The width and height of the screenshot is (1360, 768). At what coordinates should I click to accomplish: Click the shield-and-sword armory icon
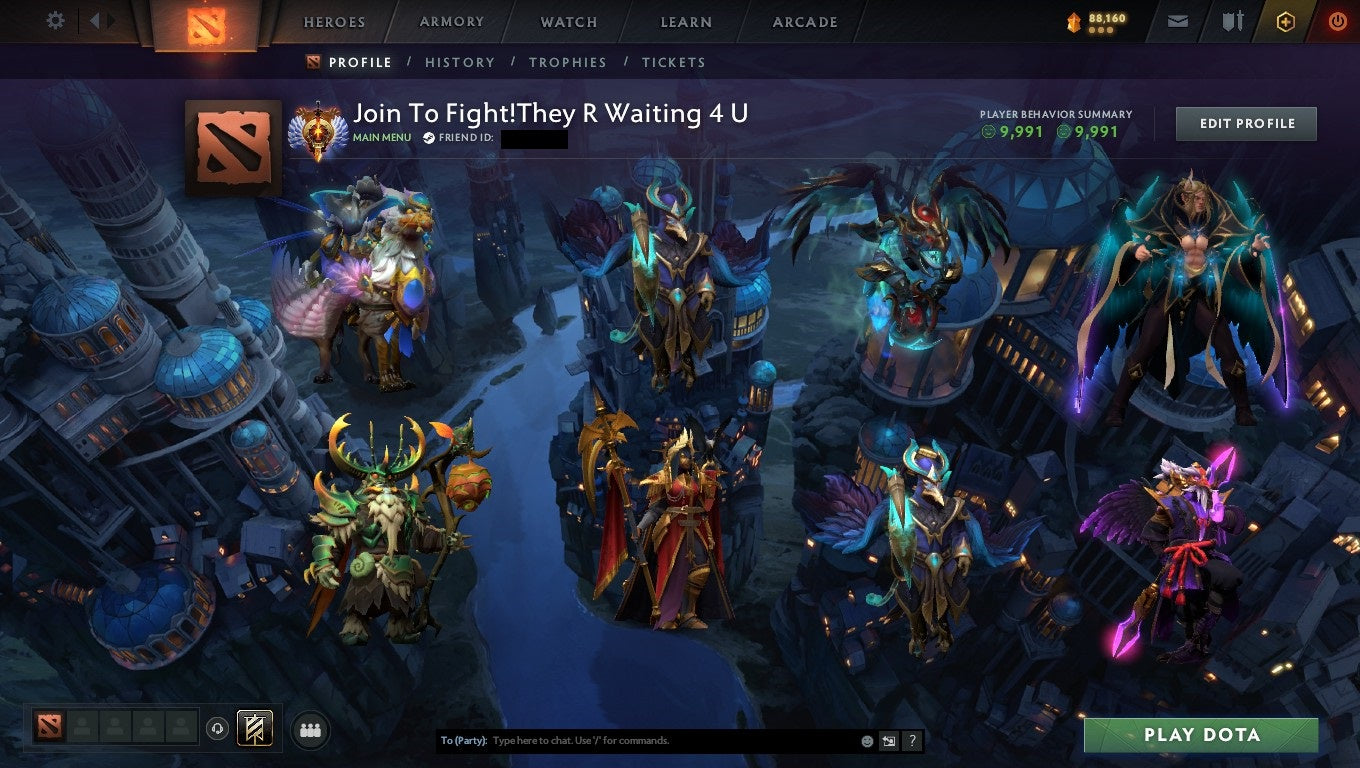(x=1231, y=20)
